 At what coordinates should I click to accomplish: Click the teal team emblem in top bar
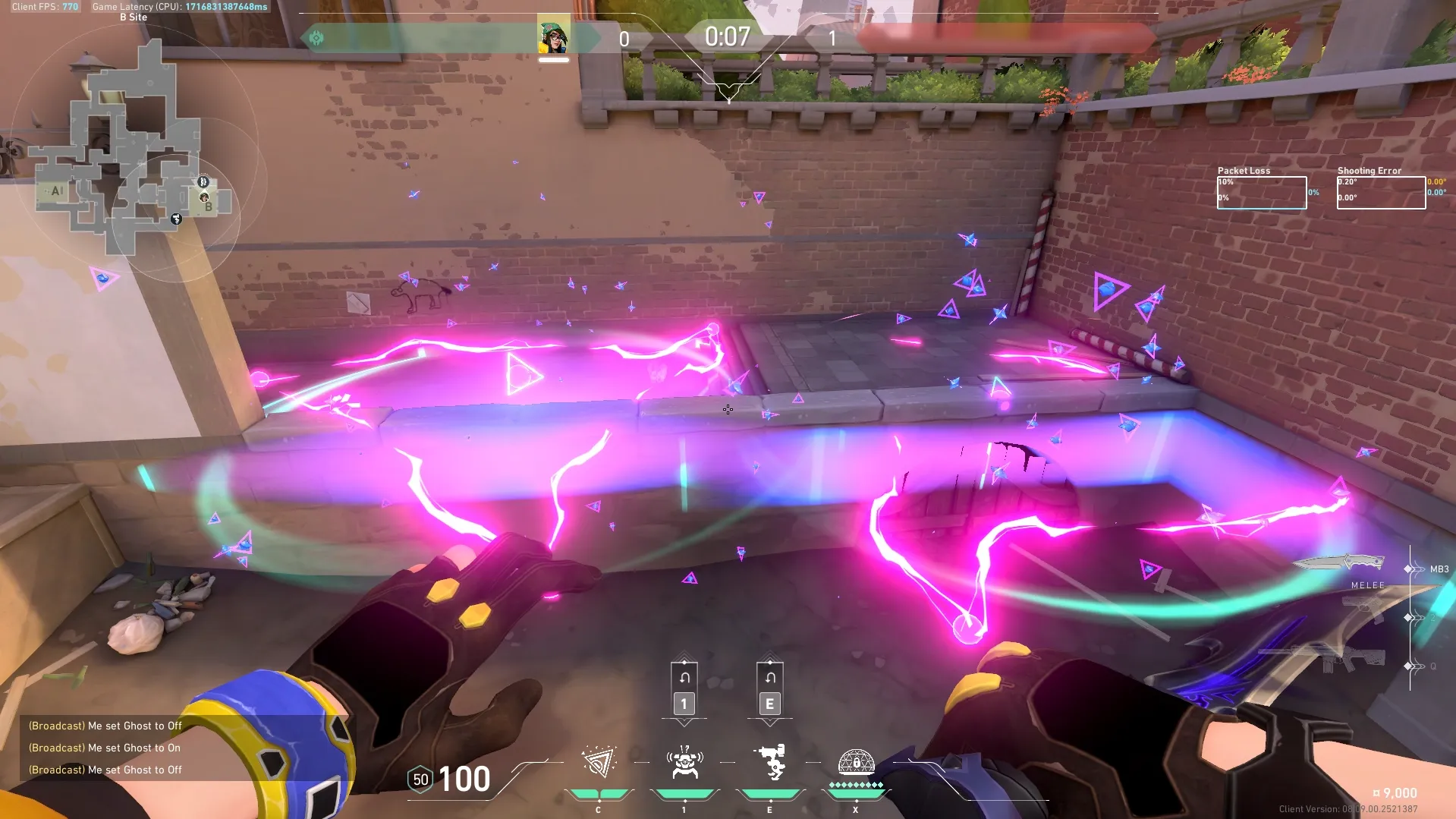(x=316, y=38)
